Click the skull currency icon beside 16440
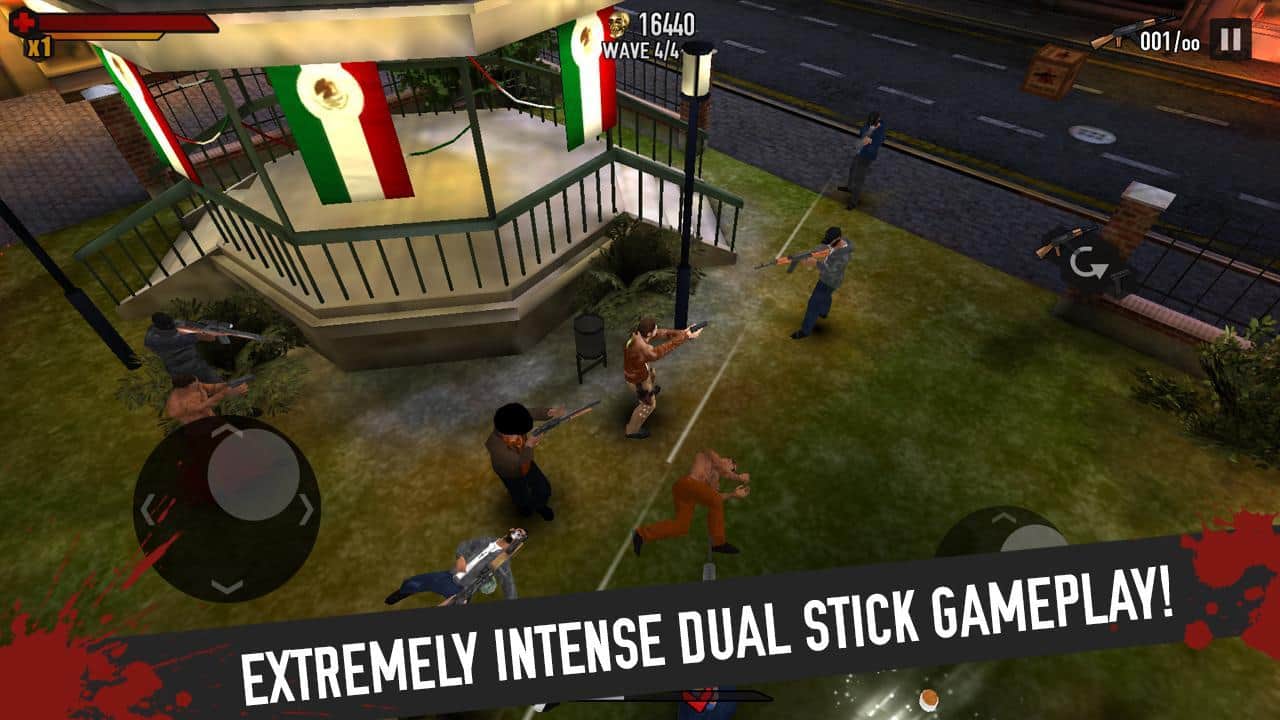The width and height of the screenshot is (1280, 720). pyautogui.click(x=620, y=26)
